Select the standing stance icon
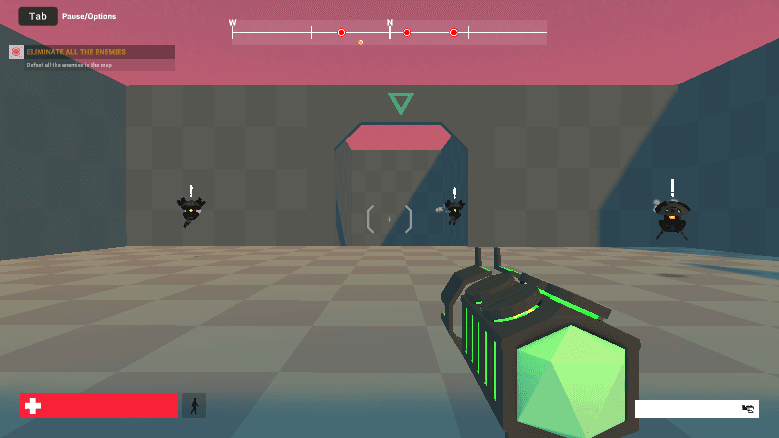The height and width of the screenshot is (438, 779). point(194,405)
